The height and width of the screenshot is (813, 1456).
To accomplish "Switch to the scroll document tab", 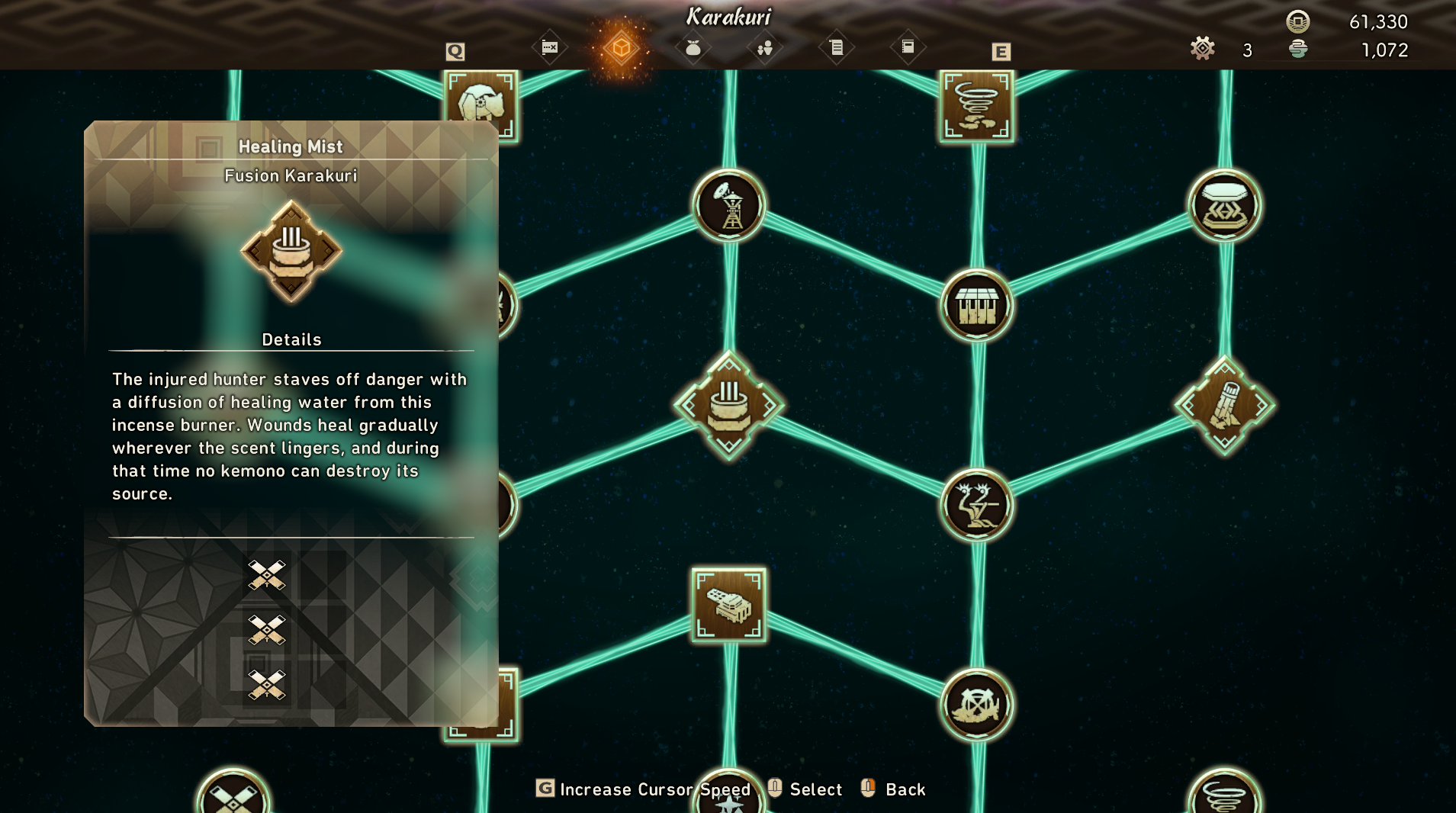I will [x=836, y=48].
